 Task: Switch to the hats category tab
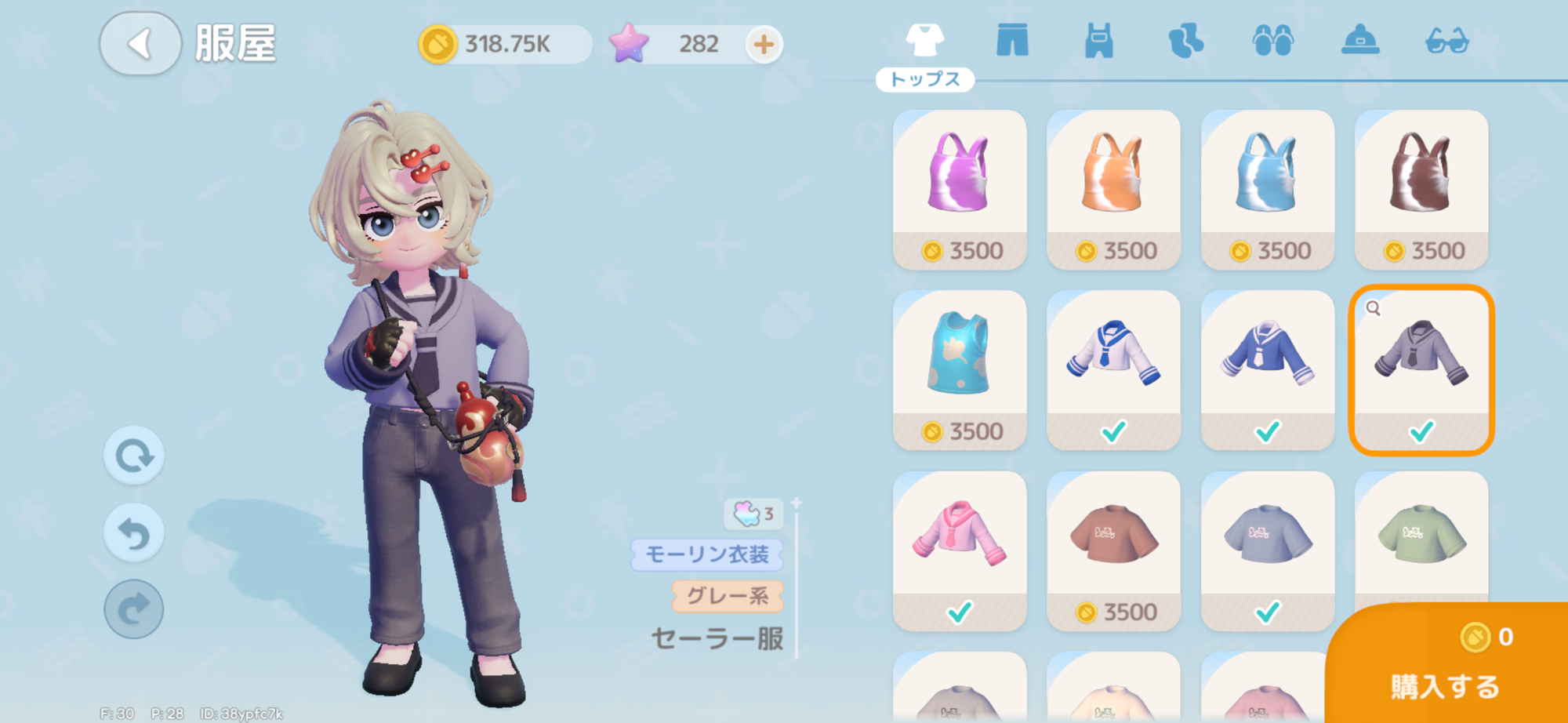[1359, 40]
